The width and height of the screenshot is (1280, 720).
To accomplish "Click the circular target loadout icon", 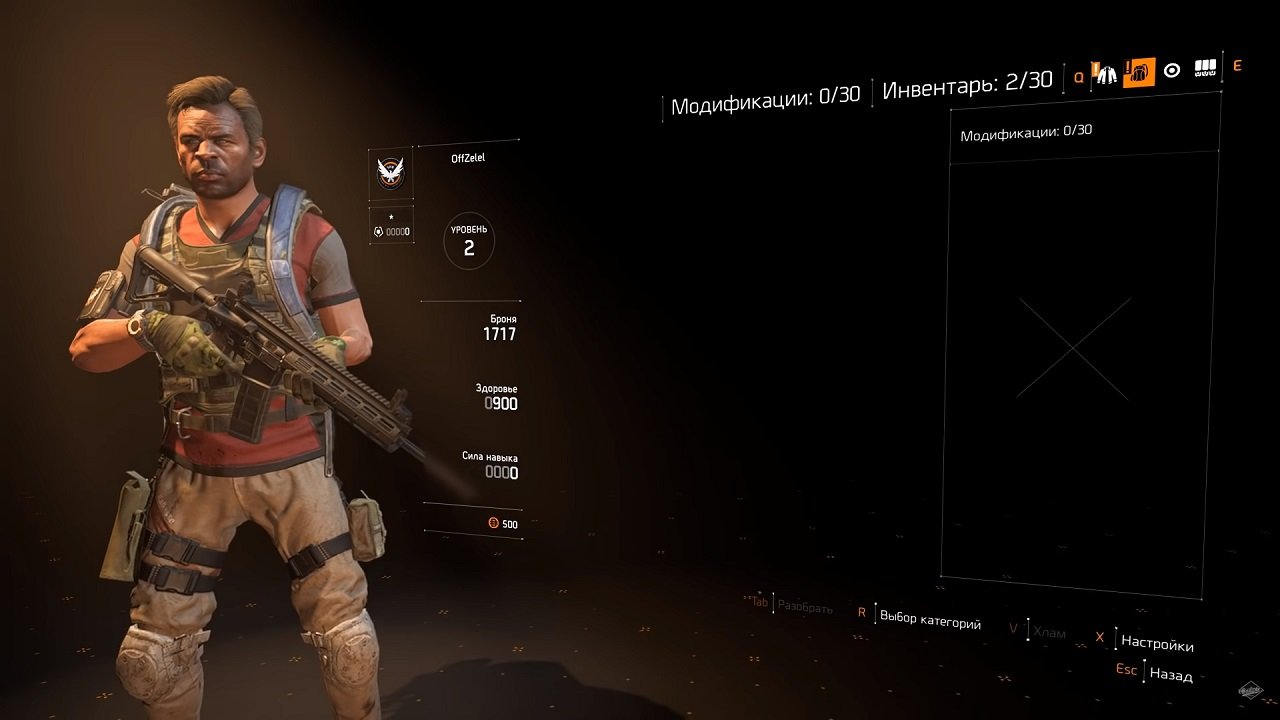I will [x=1173, y=70].
